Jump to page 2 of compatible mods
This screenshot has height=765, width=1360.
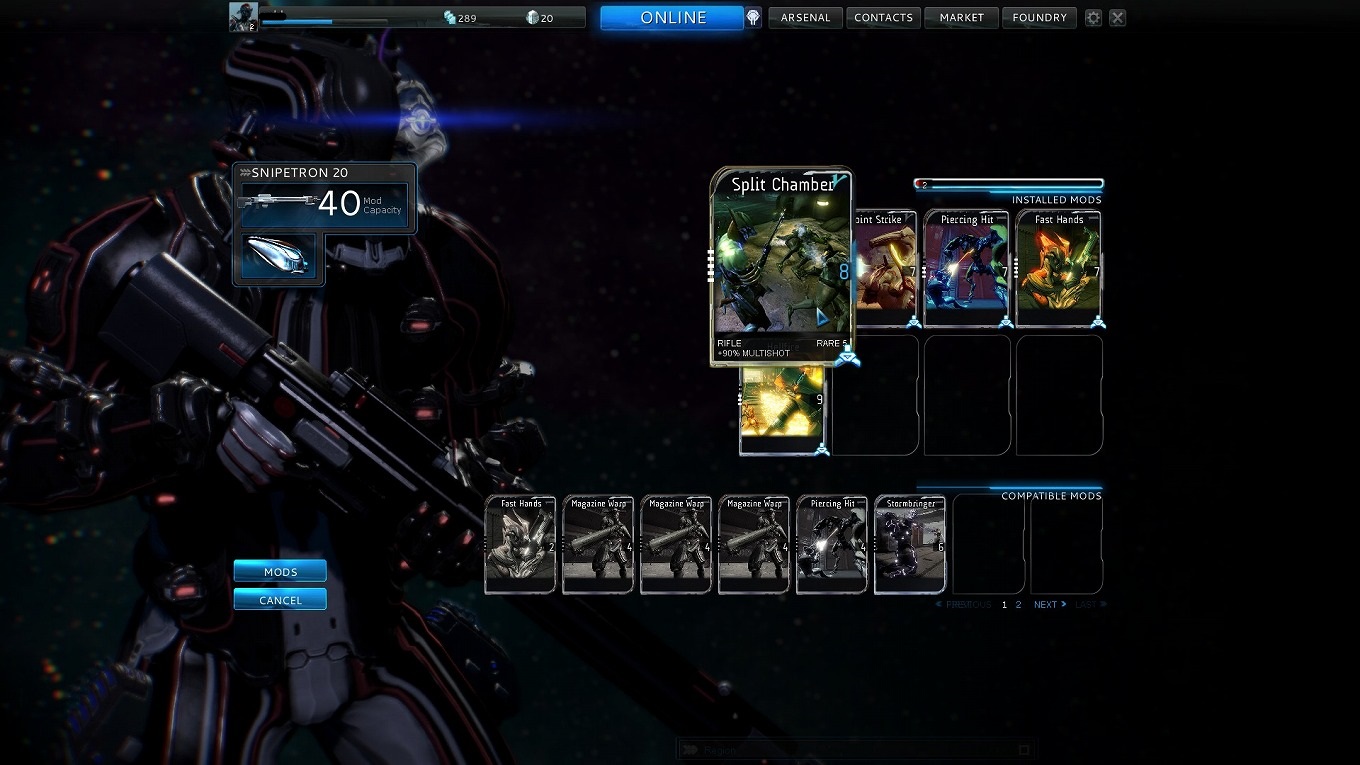[1019, 605]
